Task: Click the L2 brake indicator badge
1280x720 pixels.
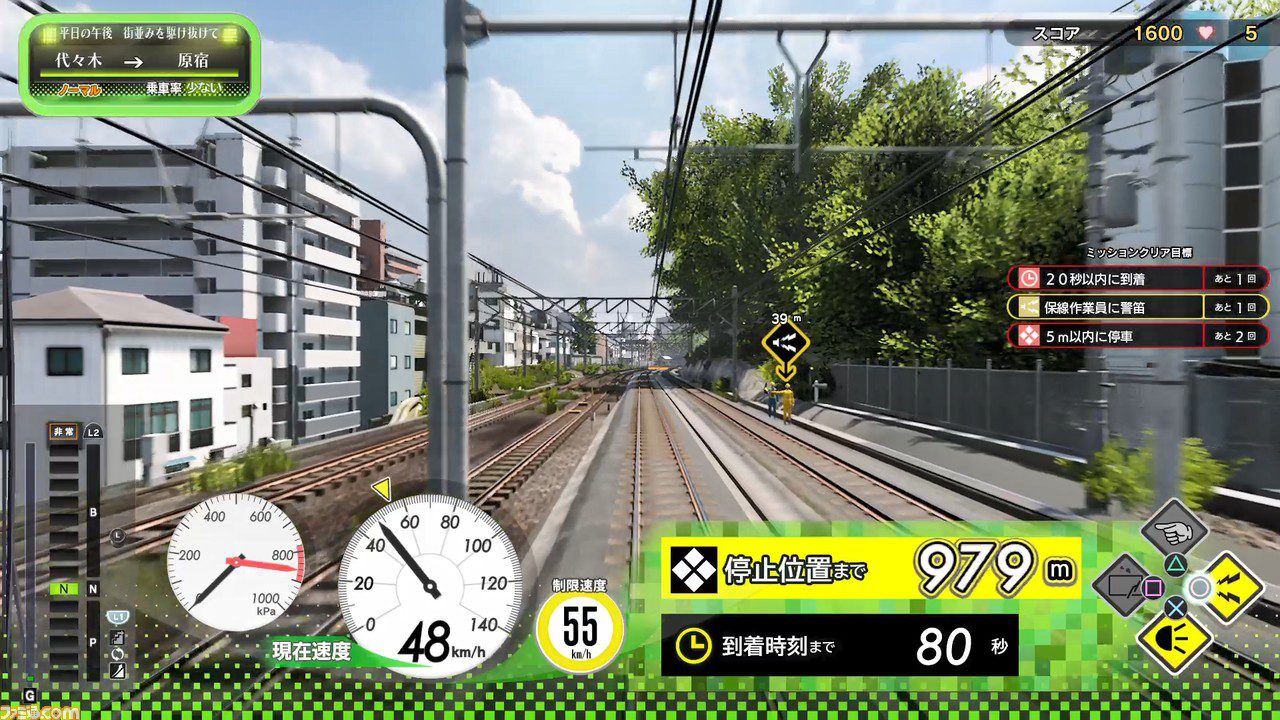Action: coord(93,431)
